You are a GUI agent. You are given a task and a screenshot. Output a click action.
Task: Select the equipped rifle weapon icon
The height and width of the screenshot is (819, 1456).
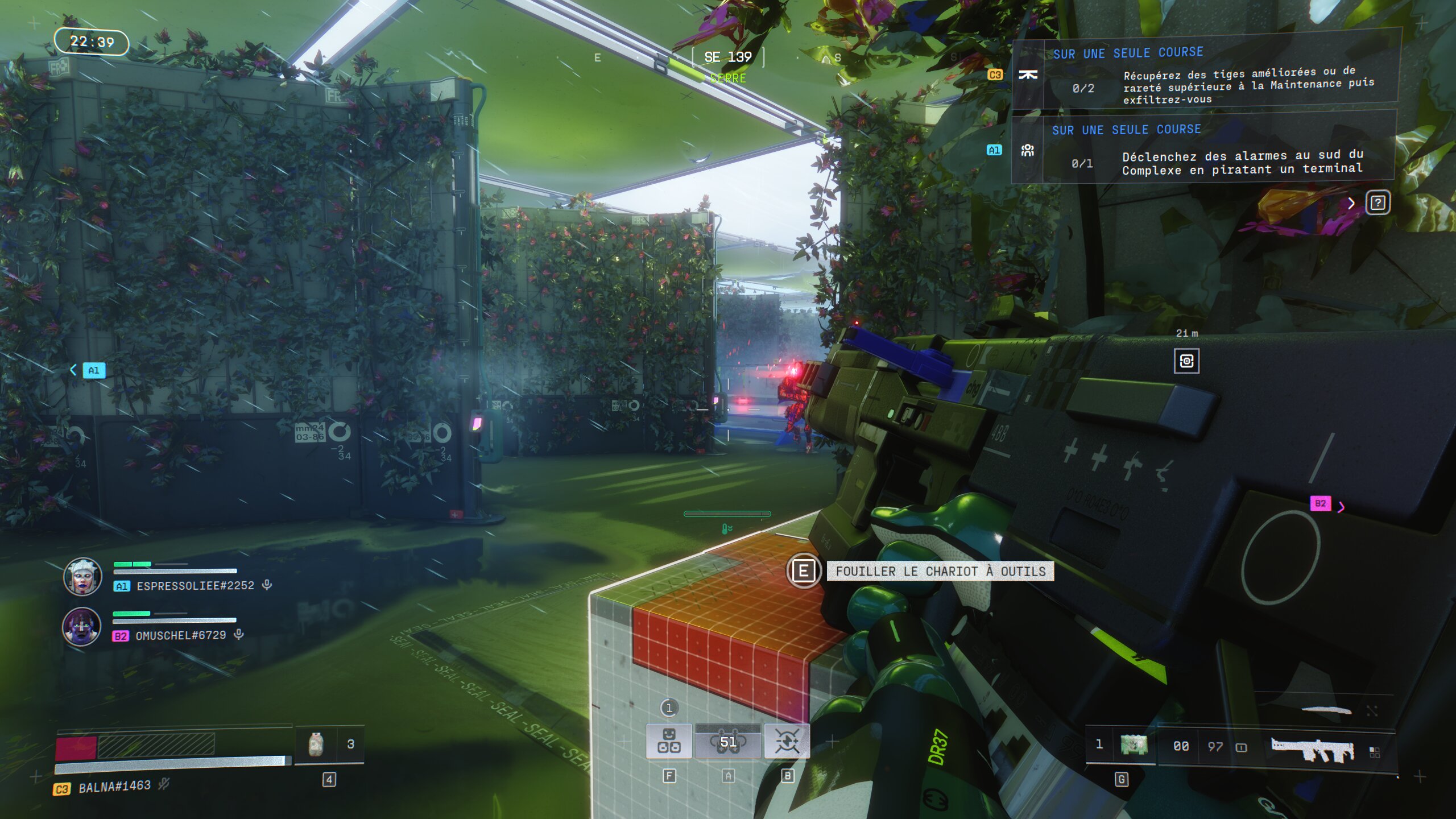(1312, 748)
